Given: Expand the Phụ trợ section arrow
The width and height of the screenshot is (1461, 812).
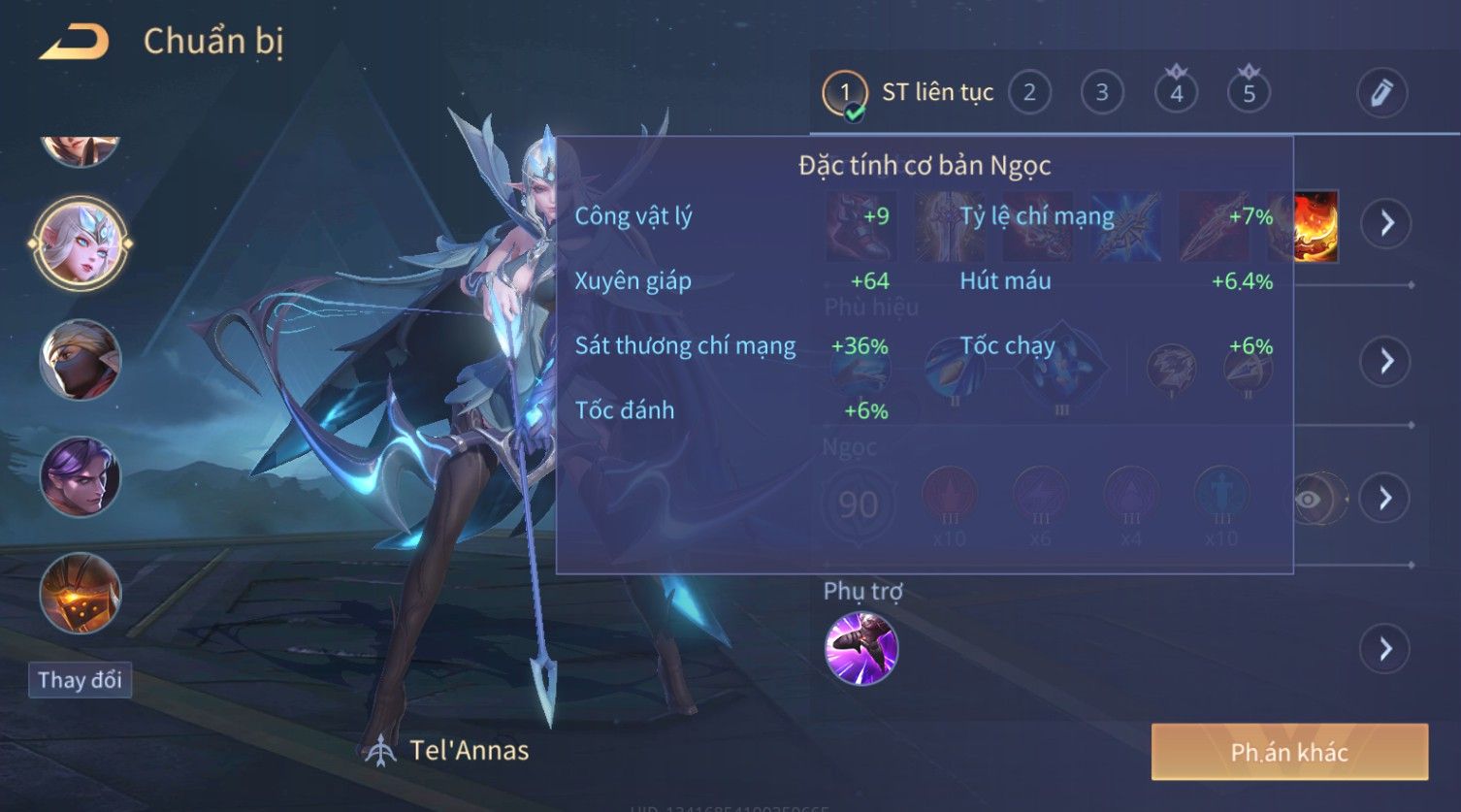Looking at the screenshot, I should tap(1385, 649).
